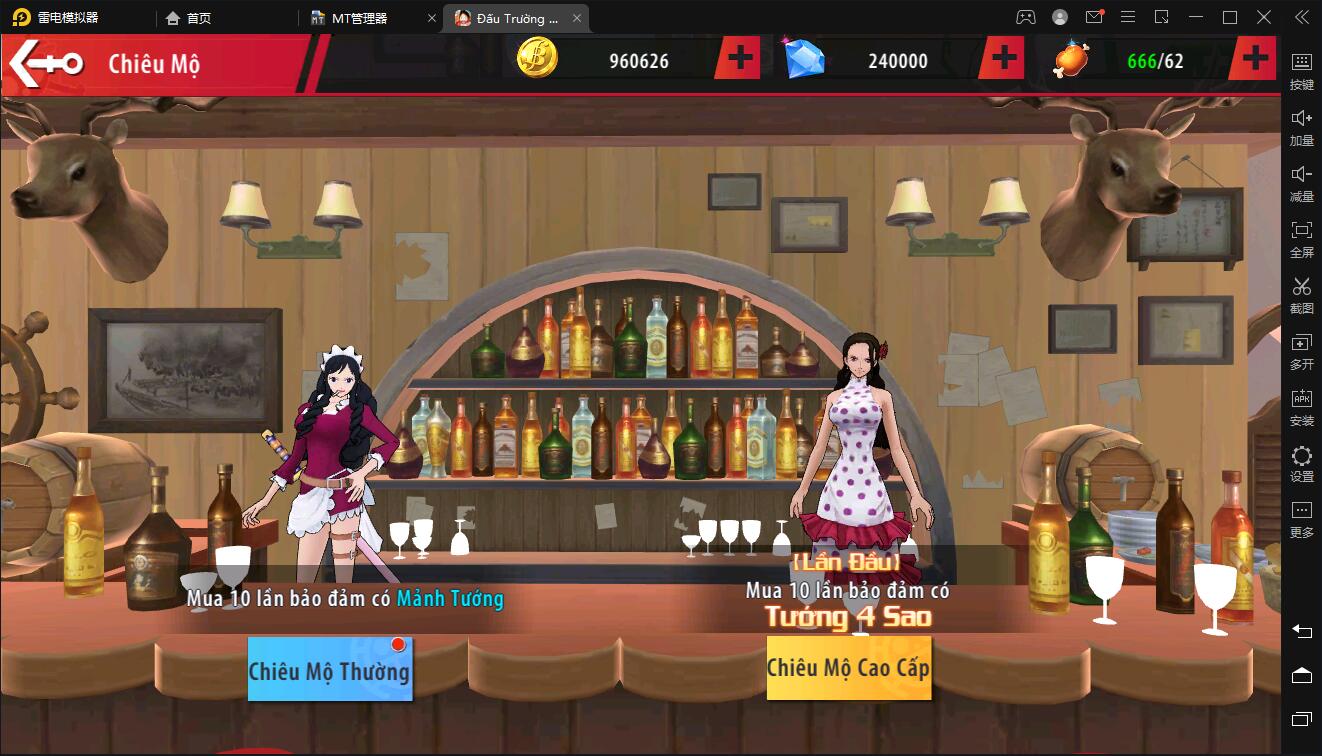The height and width of the screenshot is (756, 1322).
Task: Add more gold coins with plus button
Action: coord(740,60)
